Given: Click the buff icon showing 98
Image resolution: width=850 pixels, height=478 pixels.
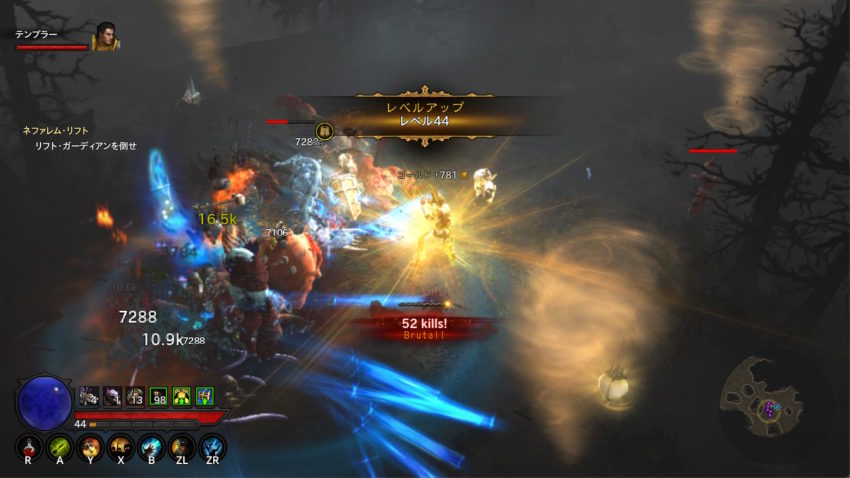Looking at the screenshot, I should pos(157,396).
